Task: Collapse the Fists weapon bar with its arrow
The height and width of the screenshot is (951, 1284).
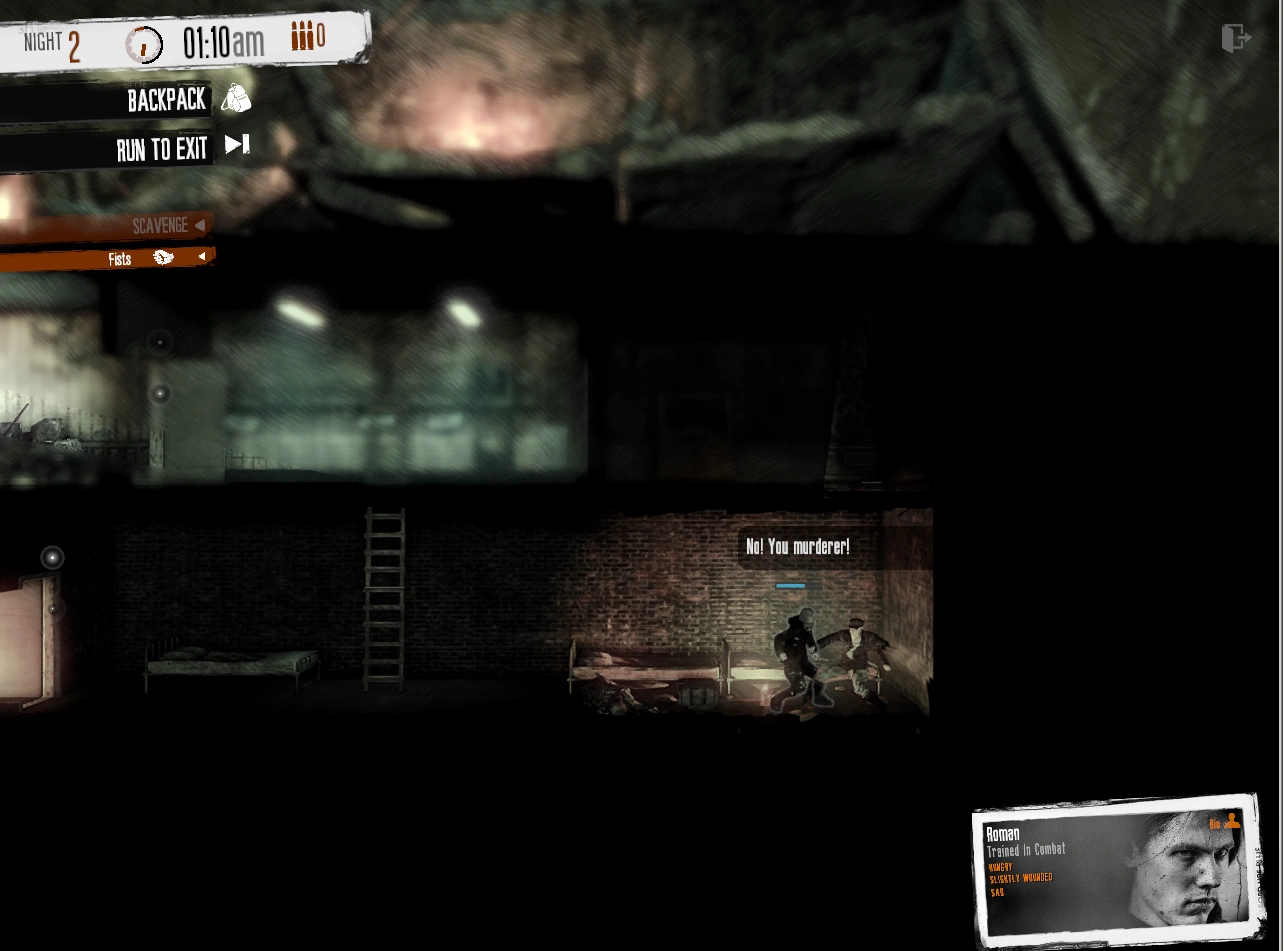Action: pyautogui.click(x=204, y=257)
